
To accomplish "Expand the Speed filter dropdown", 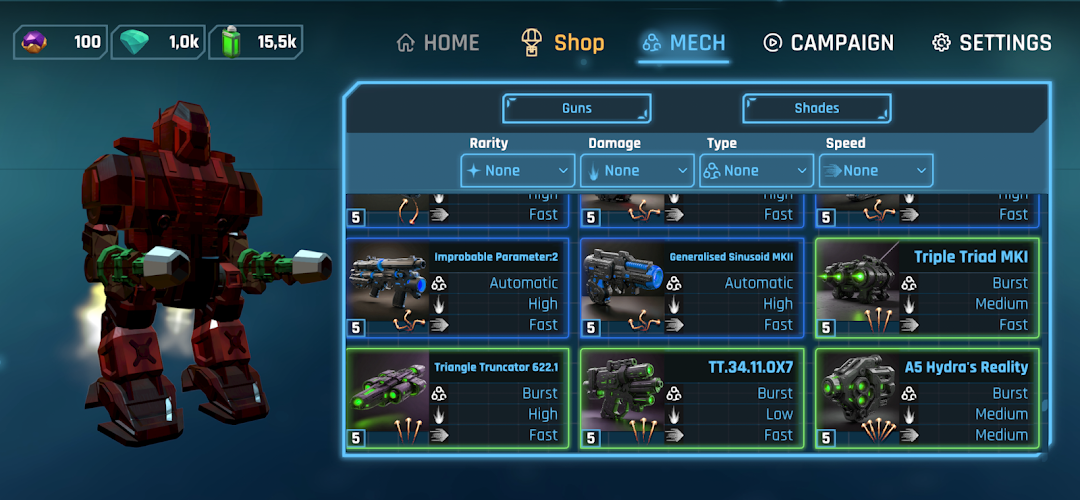I will pyautogui.click(x=875, y=170).
